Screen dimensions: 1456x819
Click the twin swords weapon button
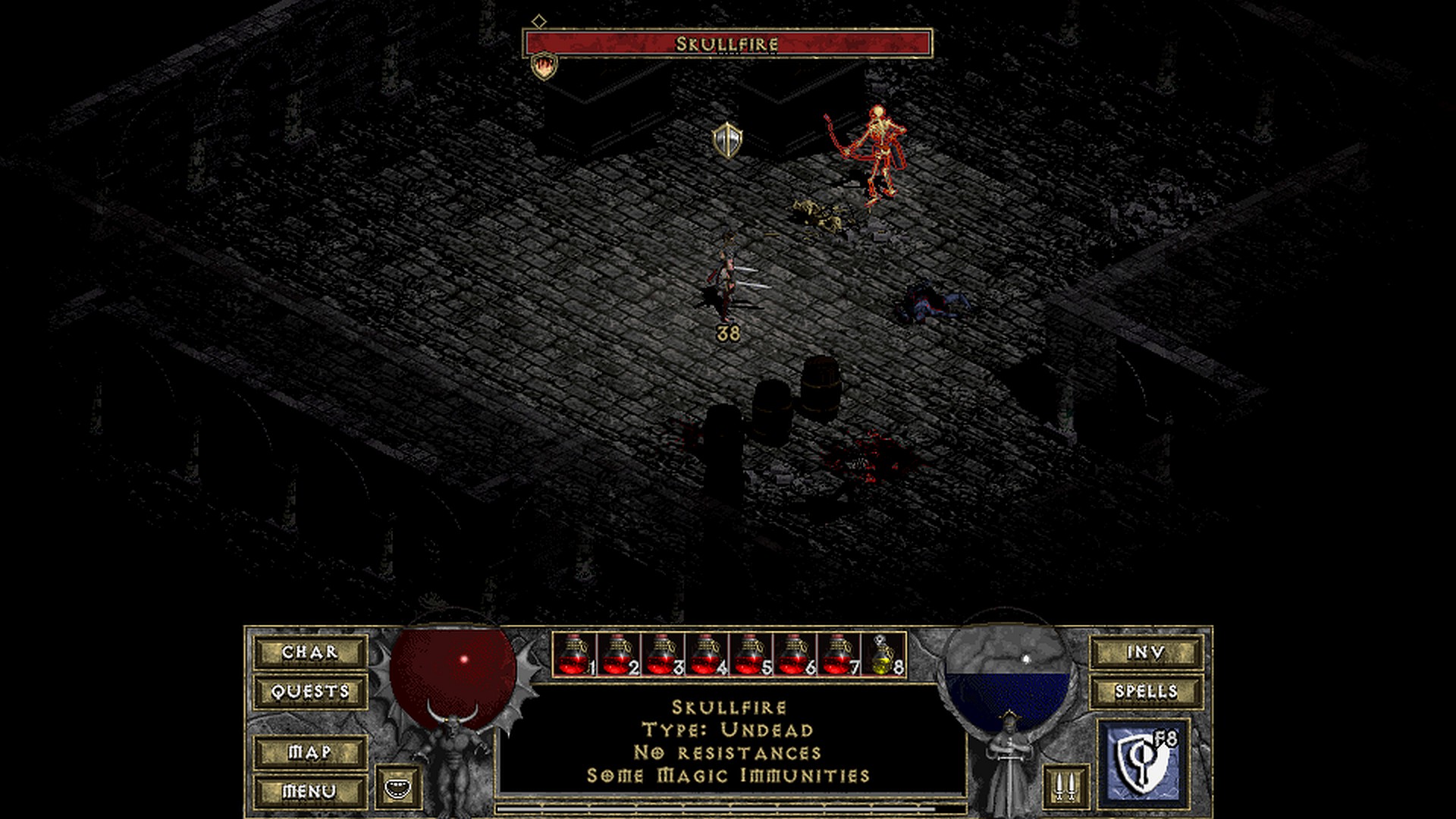[1066, 786]
